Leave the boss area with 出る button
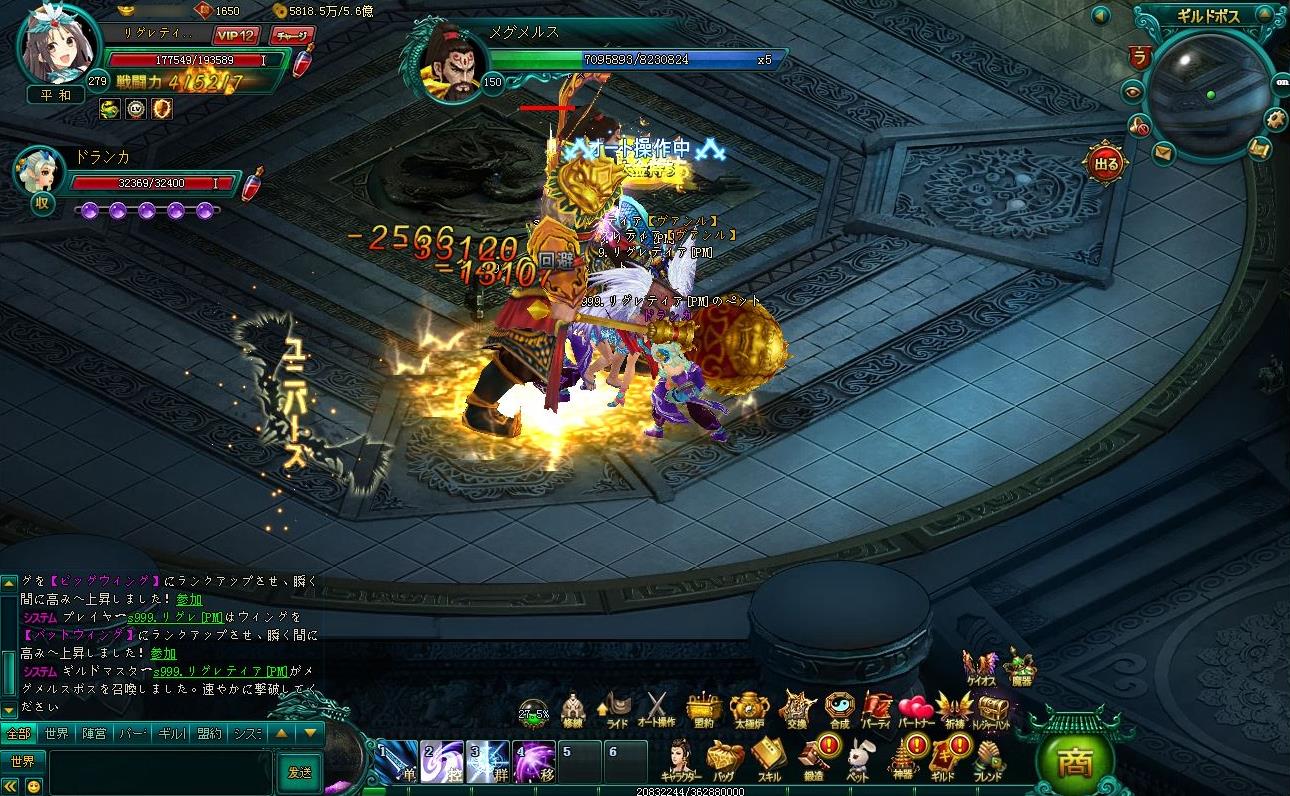Screen dimensions: 1290x796 (1105, 164)
